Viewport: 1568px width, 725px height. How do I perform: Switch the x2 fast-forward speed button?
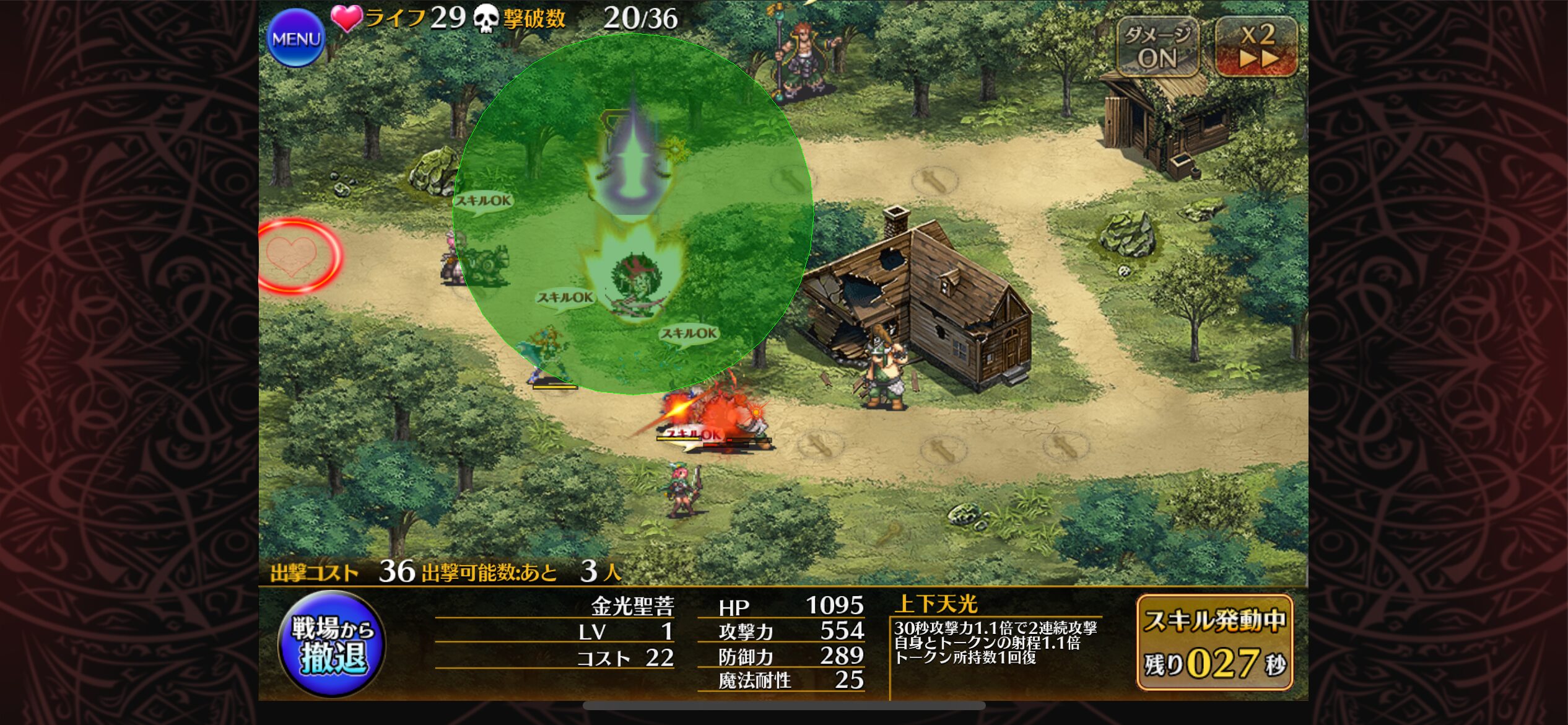tap(1256, 47)
